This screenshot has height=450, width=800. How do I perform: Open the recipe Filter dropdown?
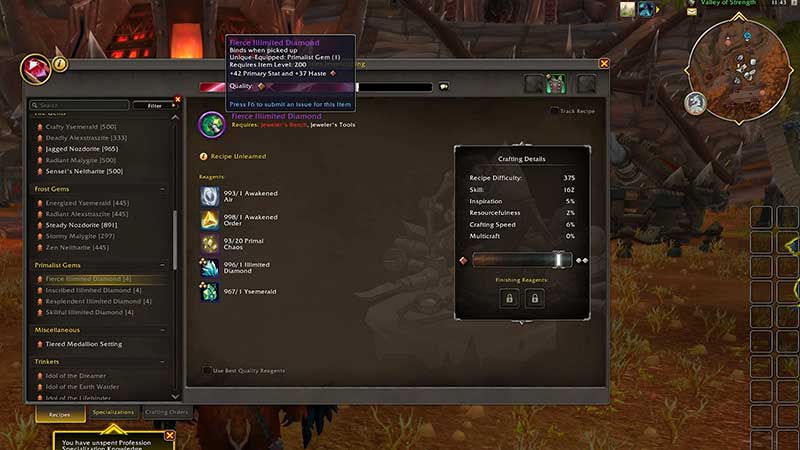[154, 105]
